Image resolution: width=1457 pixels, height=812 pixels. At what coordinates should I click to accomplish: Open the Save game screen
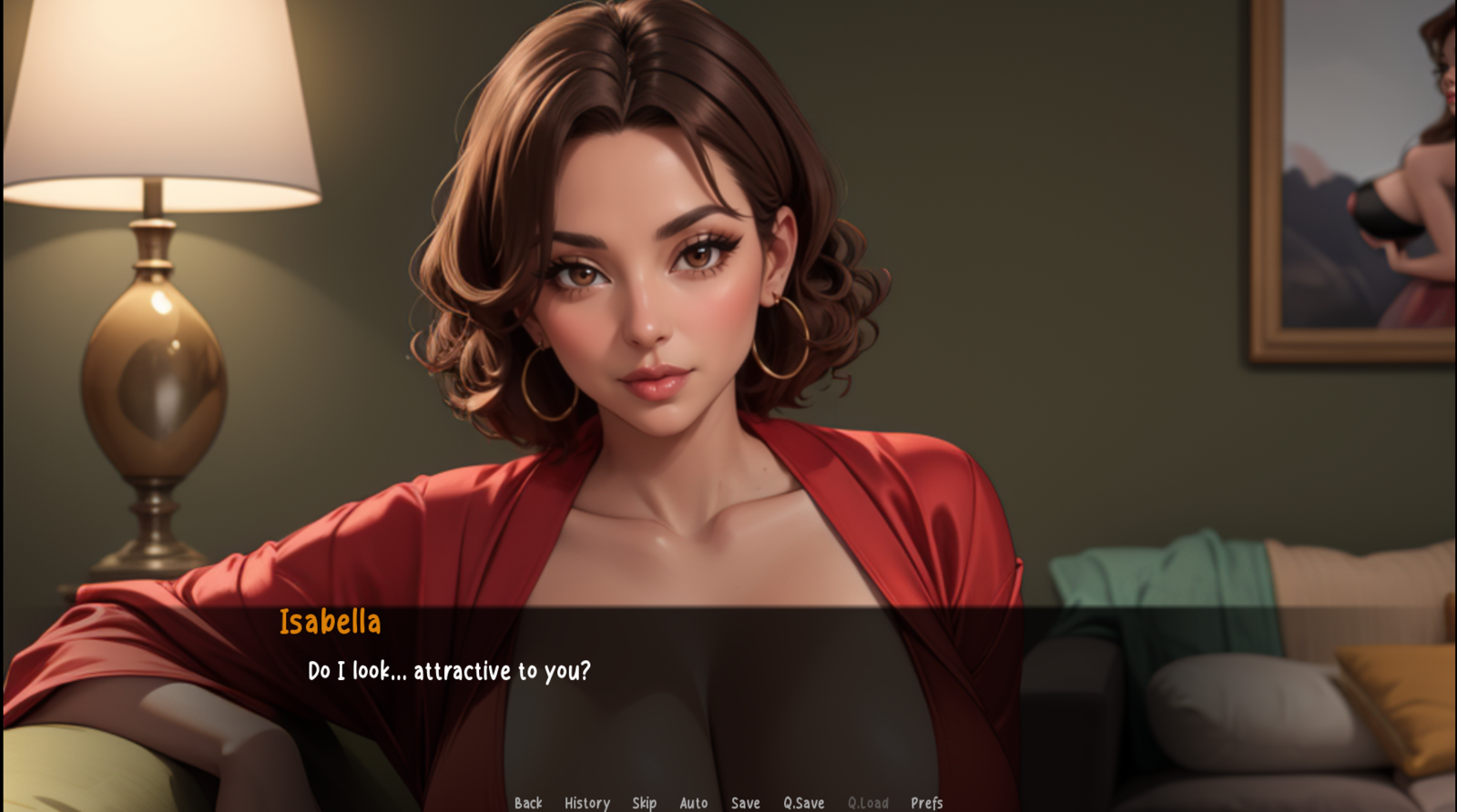click(x=745, y=802)
